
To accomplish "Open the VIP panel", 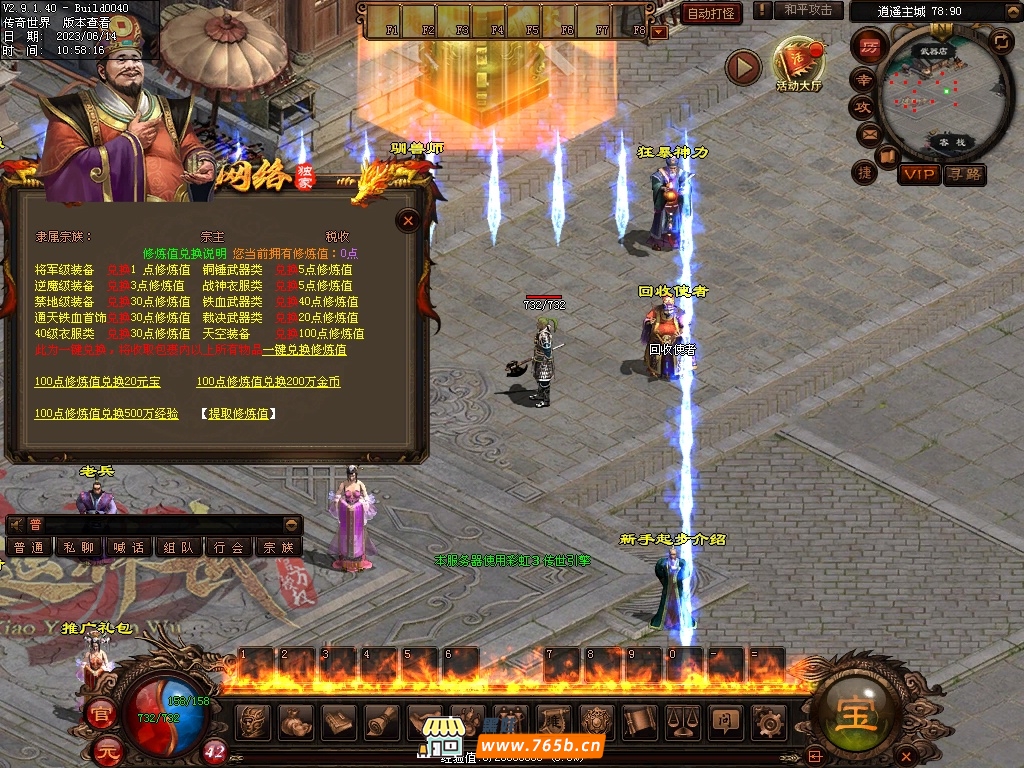I will (x=918, y=175).
